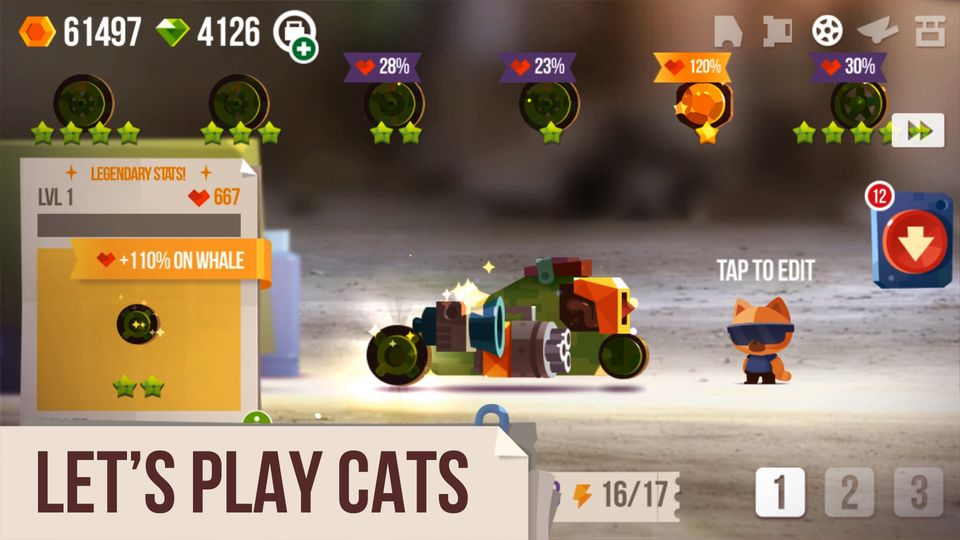Select the wheels category tab
The image size is (960, 540).
pyautogui.click(x=827, y=31)
